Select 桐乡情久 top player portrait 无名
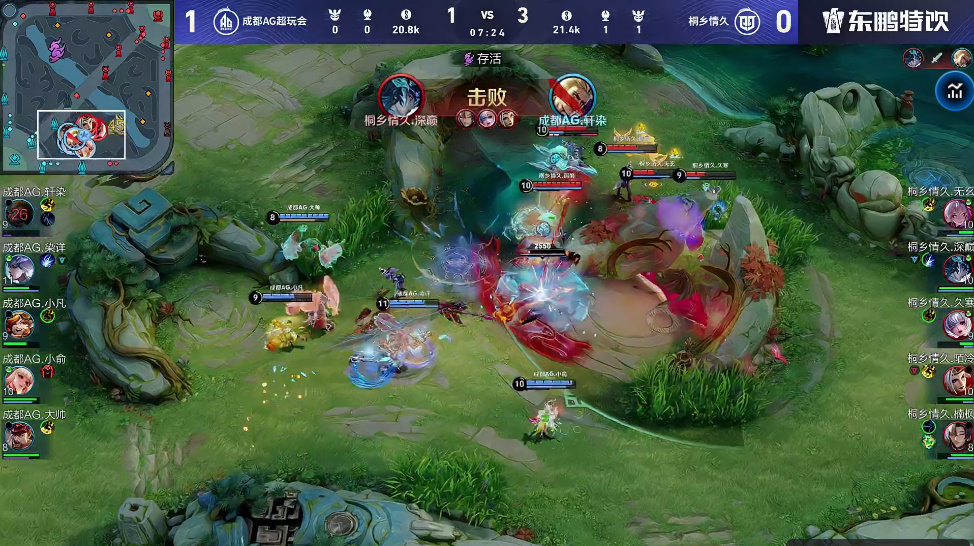This screenshot has height=546, width=974. [x=957, y=212]
